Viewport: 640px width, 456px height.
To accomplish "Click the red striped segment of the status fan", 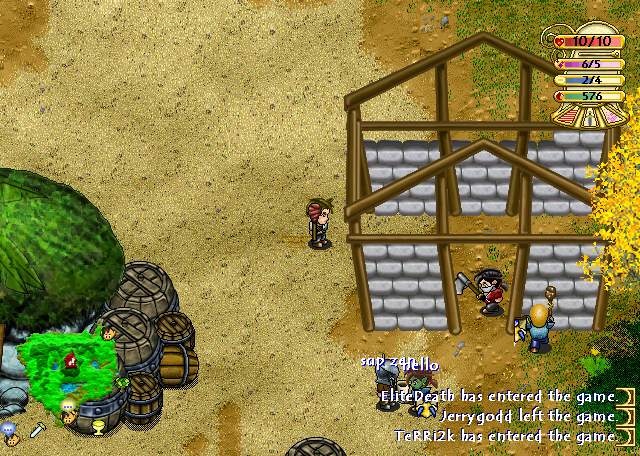I will pyautogui.click(x=566, y=115).
